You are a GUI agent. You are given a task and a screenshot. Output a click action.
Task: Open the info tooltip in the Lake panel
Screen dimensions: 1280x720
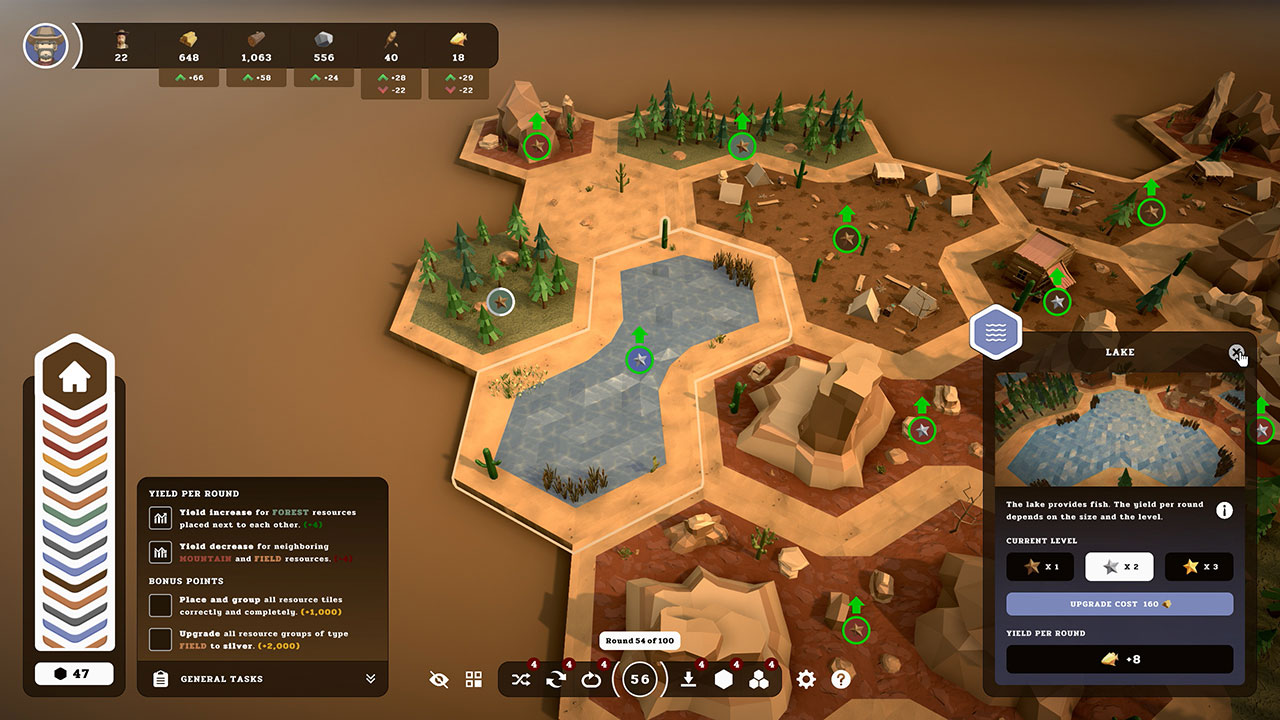pyautogui.click(x=1224, y=510)
